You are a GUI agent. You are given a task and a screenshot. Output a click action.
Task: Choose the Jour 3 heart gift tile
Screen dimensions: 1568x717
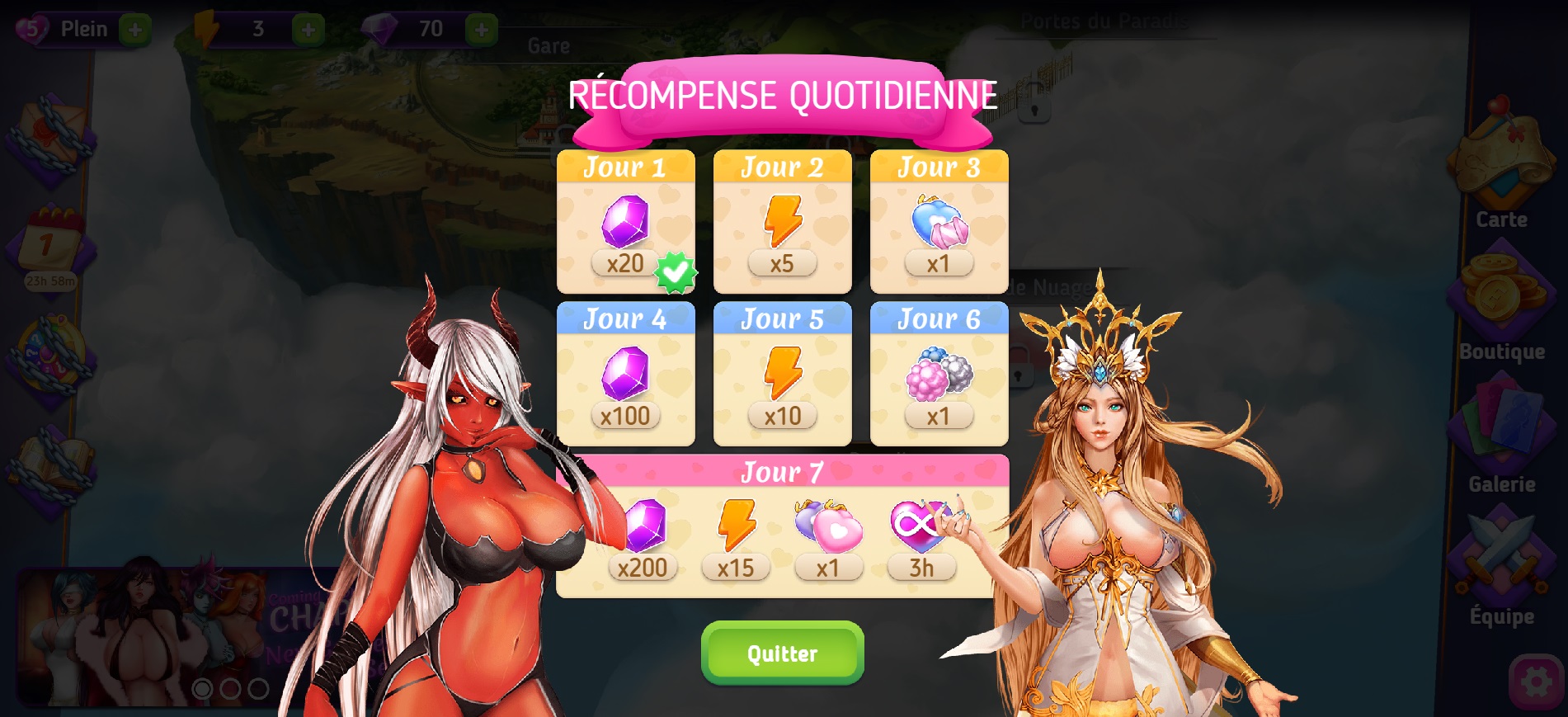939,223
